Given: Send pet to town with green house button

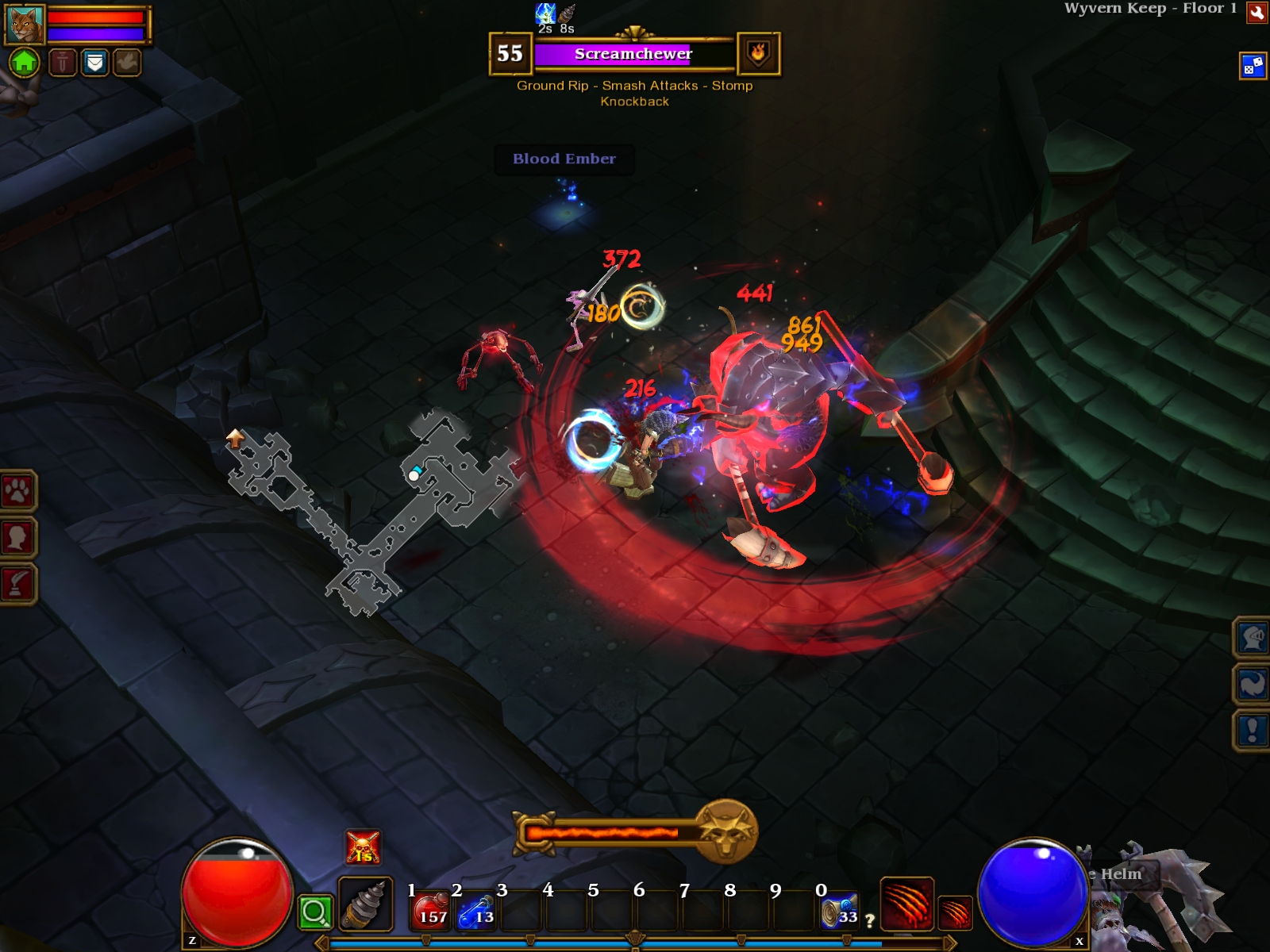Looking at the screenshot, I should [25, 61].
